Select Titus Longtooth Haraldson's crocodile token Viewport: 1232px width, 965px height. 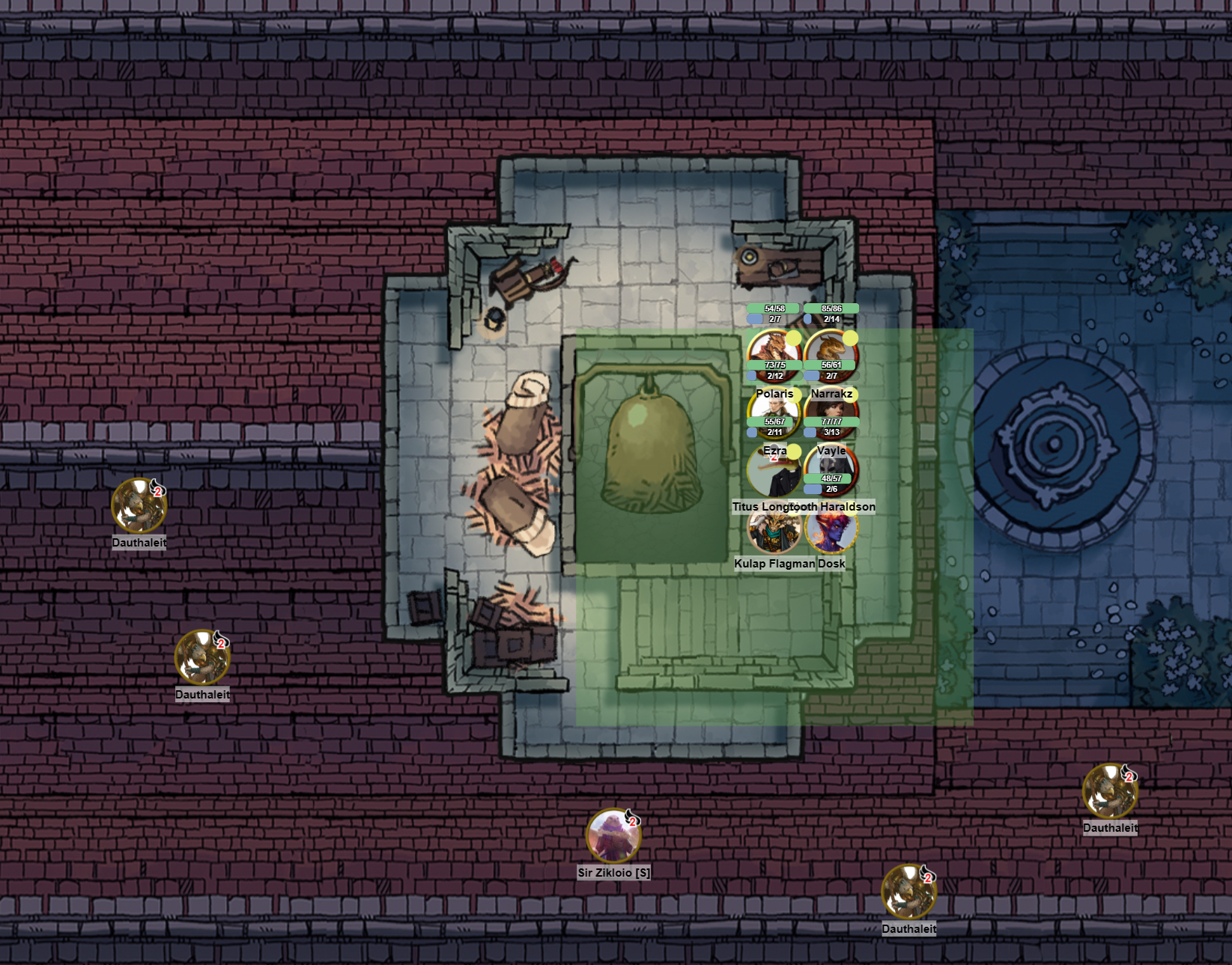774,472
